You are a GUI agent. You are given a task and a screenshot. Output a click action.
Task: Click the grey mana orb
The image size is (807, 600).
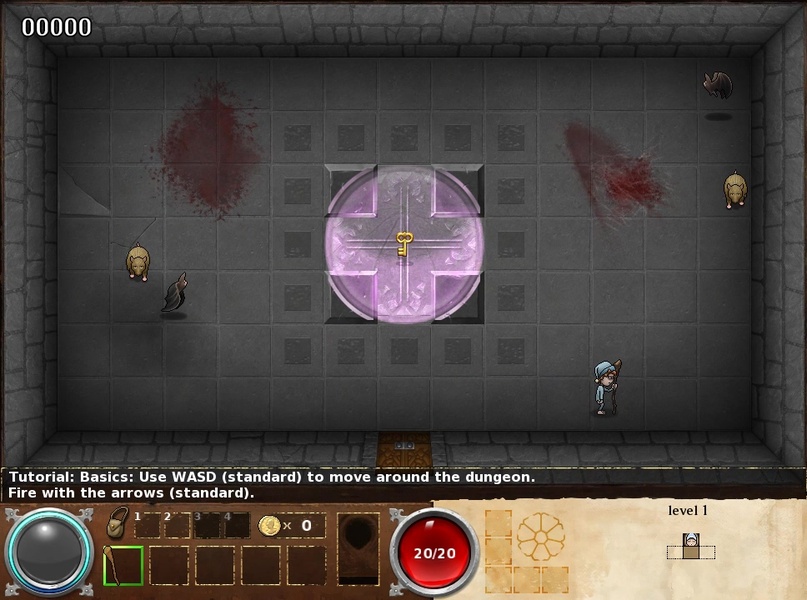click(50, 553)
